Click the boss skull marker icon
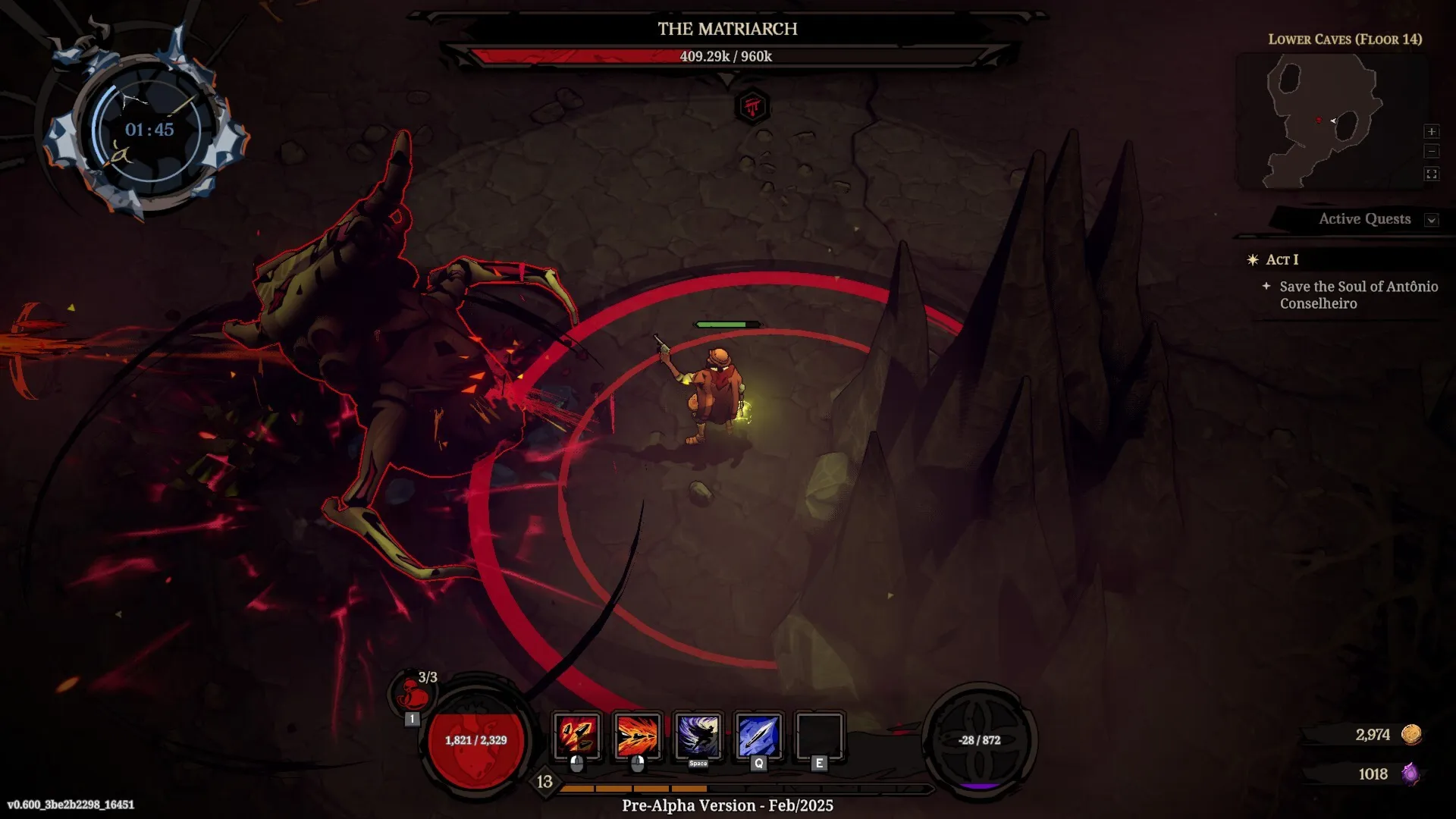1456x819 pixels. coord(752,106)
